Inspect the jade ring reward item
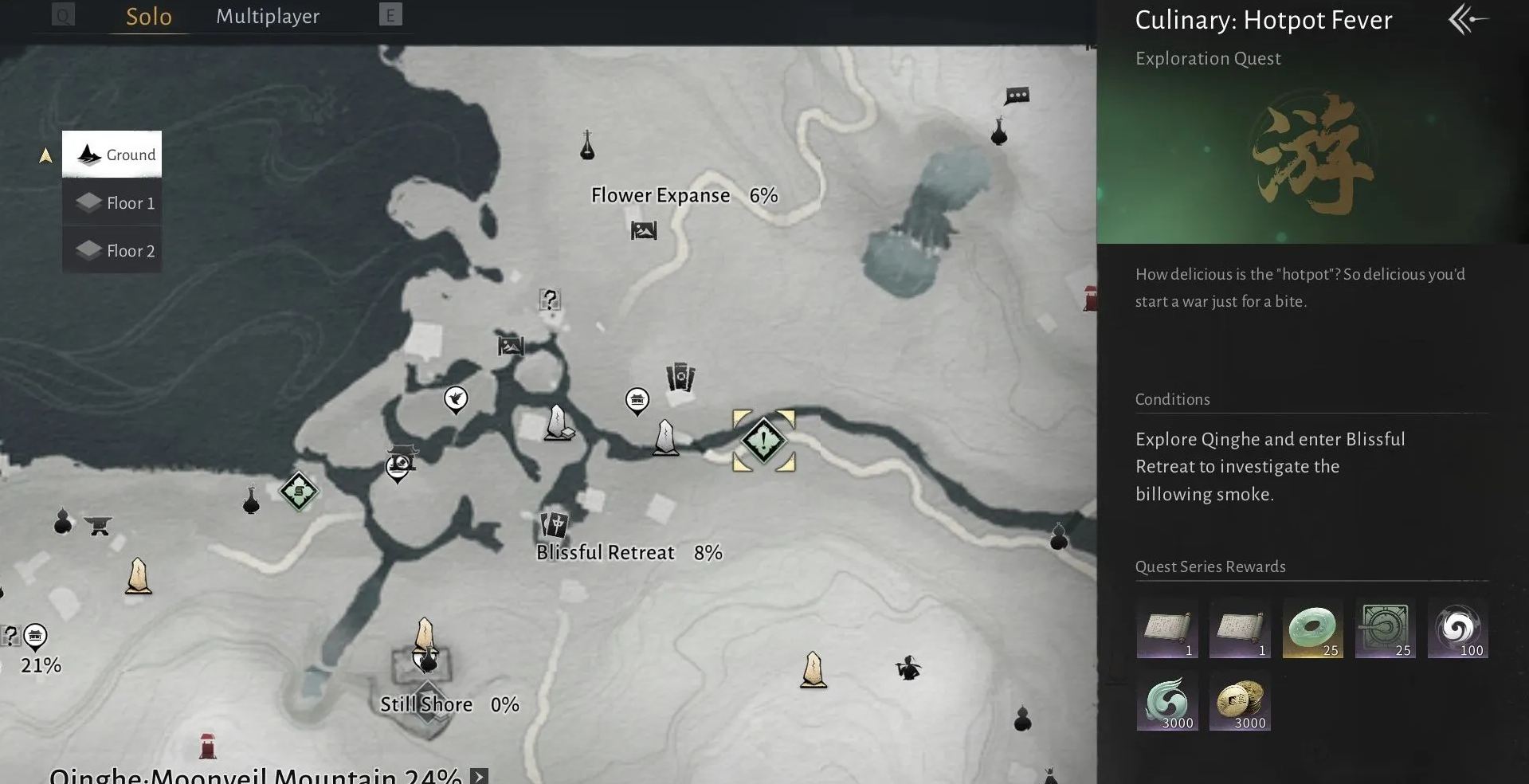This screenshot has width=1529, height=784. click(x=1312, y=629)
